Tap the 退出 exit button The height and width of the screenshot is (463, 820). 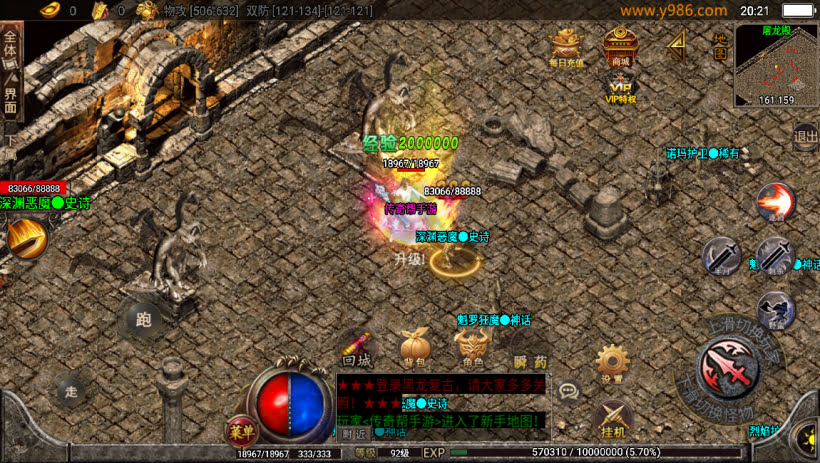pos(805,136)
